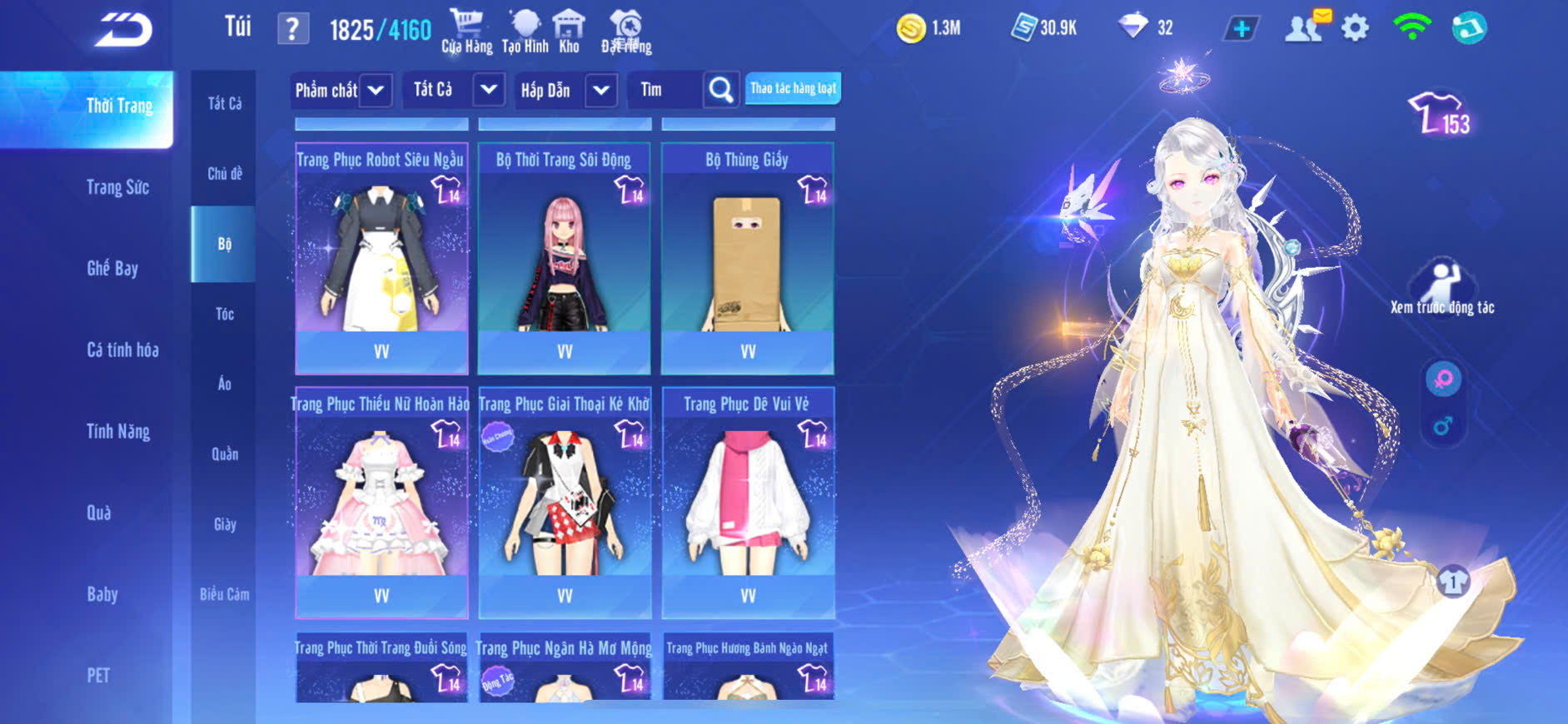The width and height of the screenshot is (1568, 724).
Task: Click the magnifier search button
Action: [721, 90]
